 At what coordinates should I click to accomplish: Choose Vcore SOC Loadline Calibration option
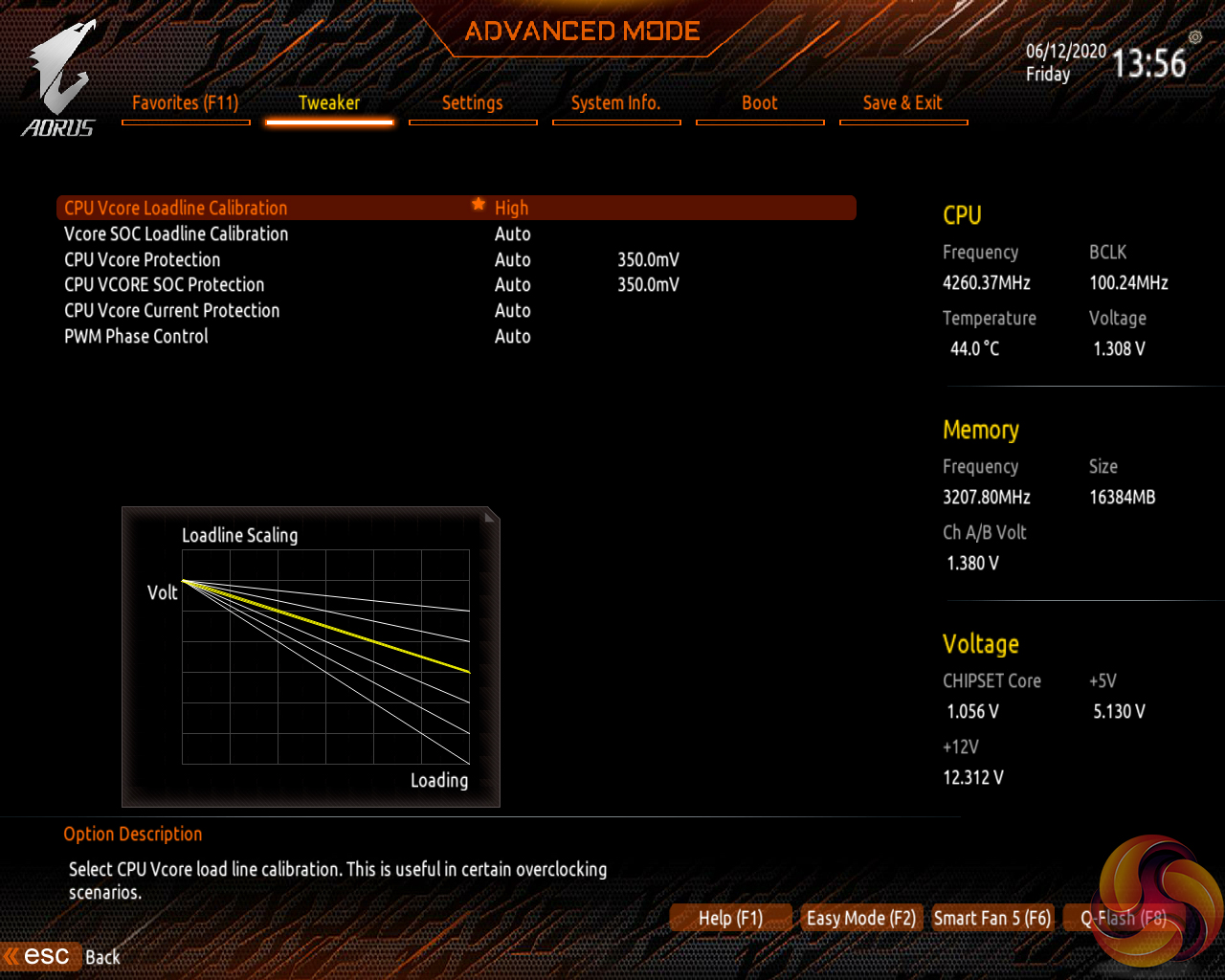click(176, 234)
